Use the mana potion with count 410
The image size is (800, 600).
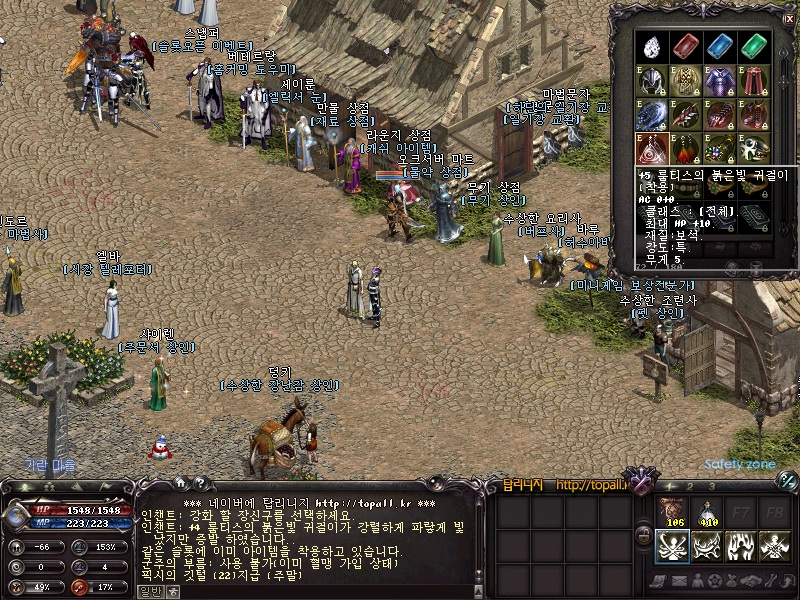[708, 513]
